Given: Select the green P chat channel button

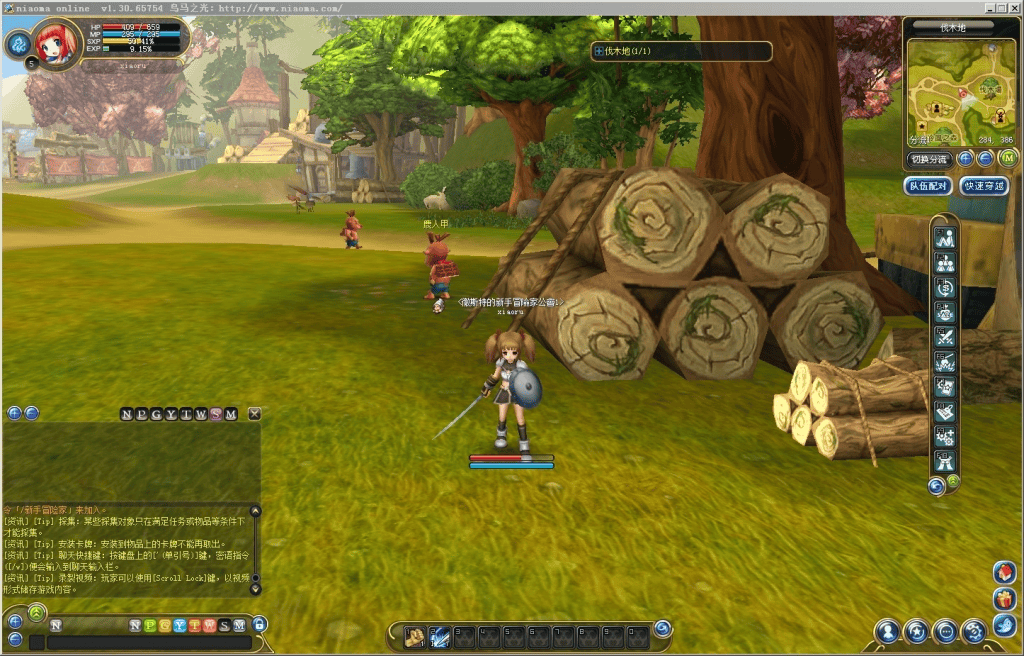Looking at the screenshot, I should [150, 625].
